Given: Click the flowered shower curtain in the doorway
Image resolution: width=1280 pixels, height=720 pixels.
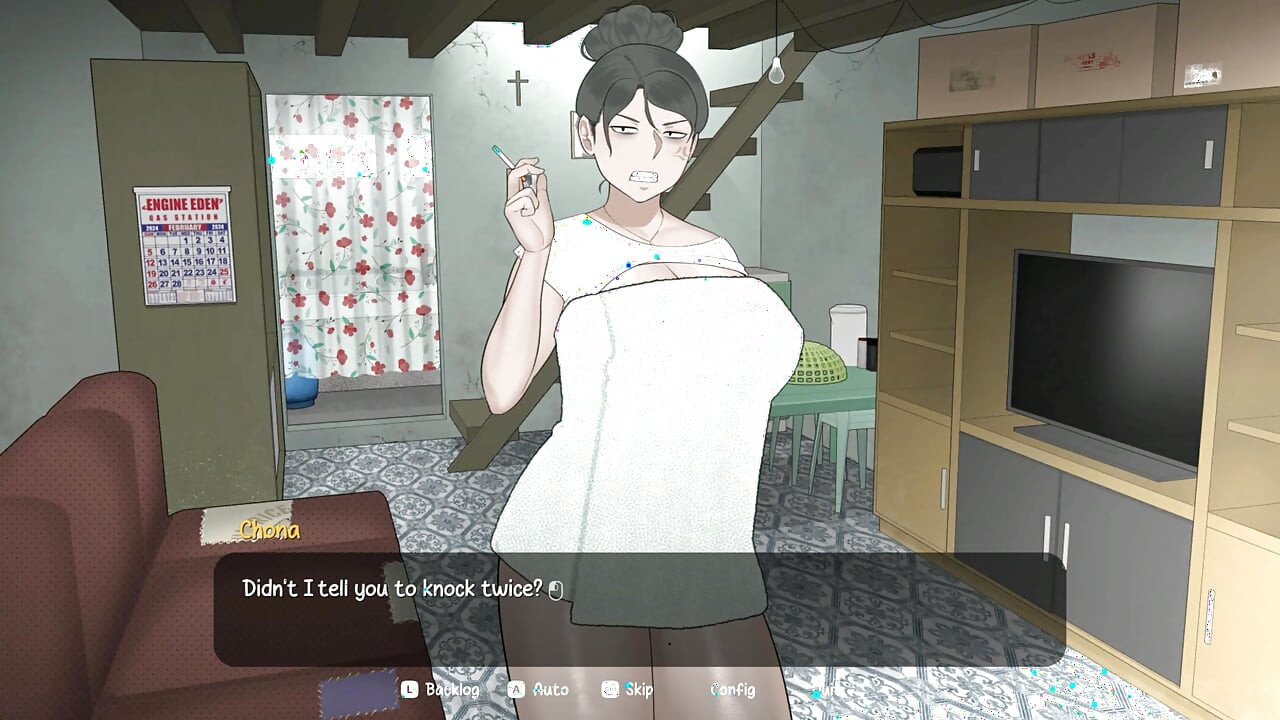Looking at the screenshot, I should [345, 240].
